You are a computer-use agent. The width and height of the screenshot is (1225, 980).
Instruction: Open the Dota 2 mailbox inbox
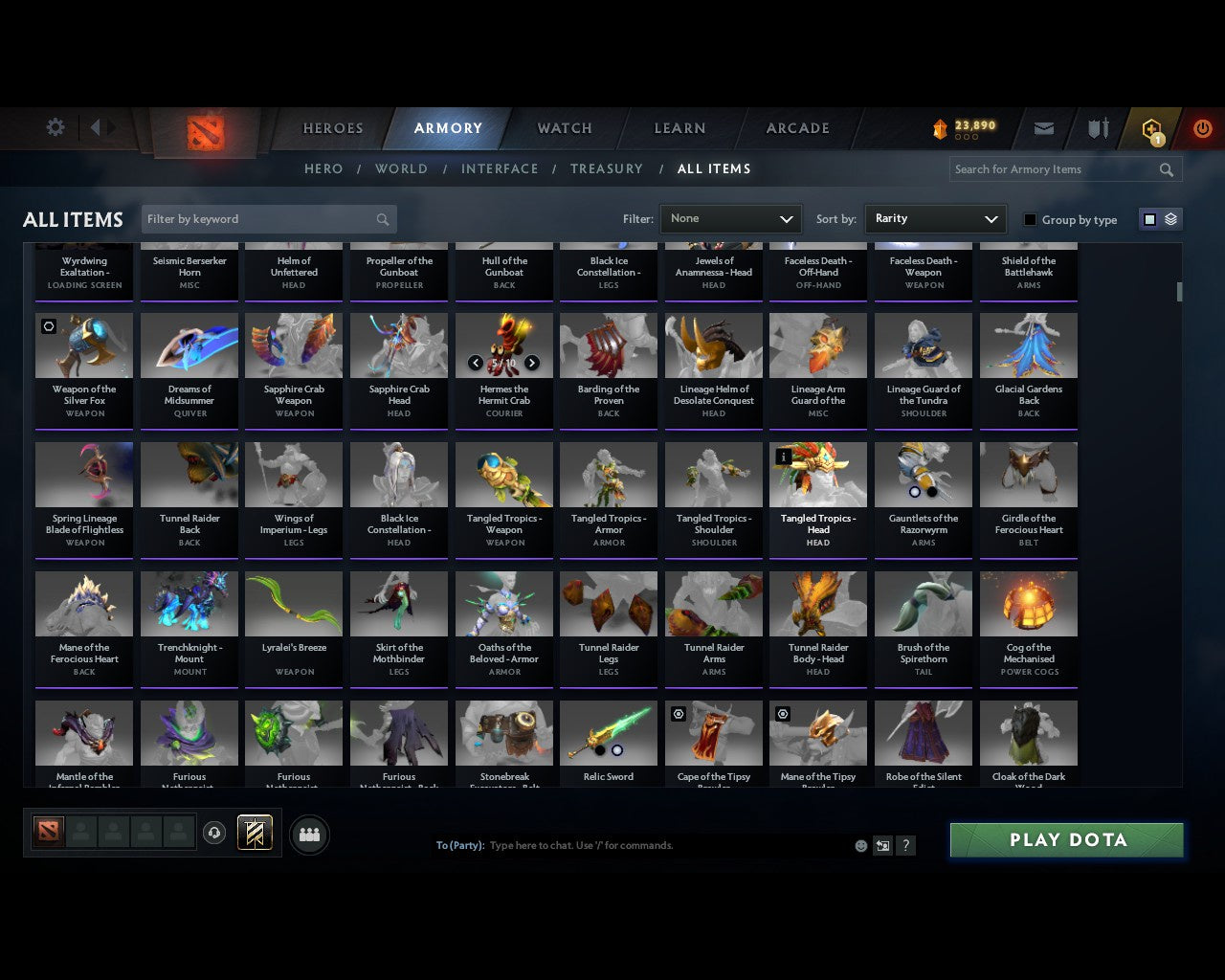pos(1043,128)
